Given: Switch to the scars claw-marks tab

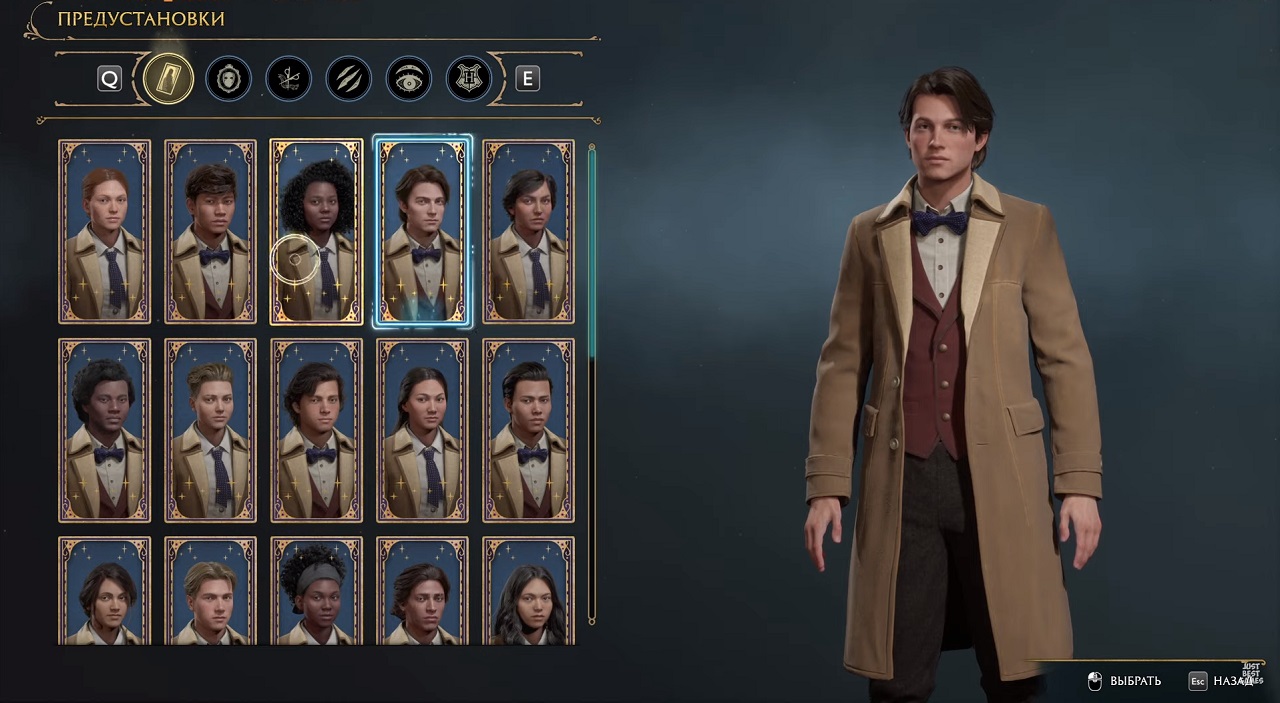Looking at the screenshot, I should (x=348, y=79).
